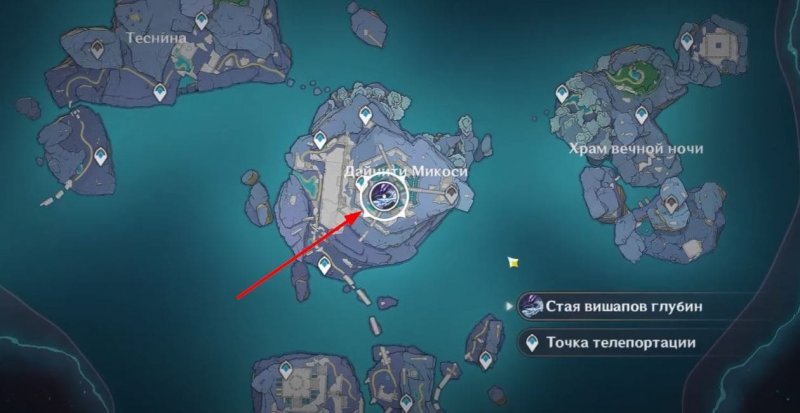The image size is (800, 413).
Task: Select the waypoint above the Теснина label
Action: click(201, 20)
